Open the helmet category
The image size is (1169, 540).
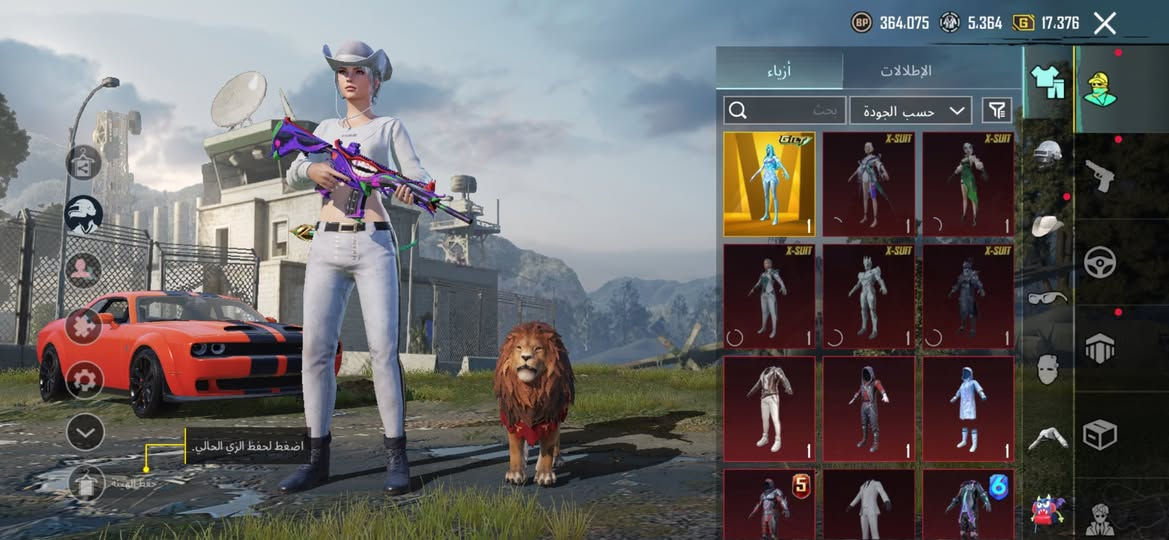[x=1047, y=153]
